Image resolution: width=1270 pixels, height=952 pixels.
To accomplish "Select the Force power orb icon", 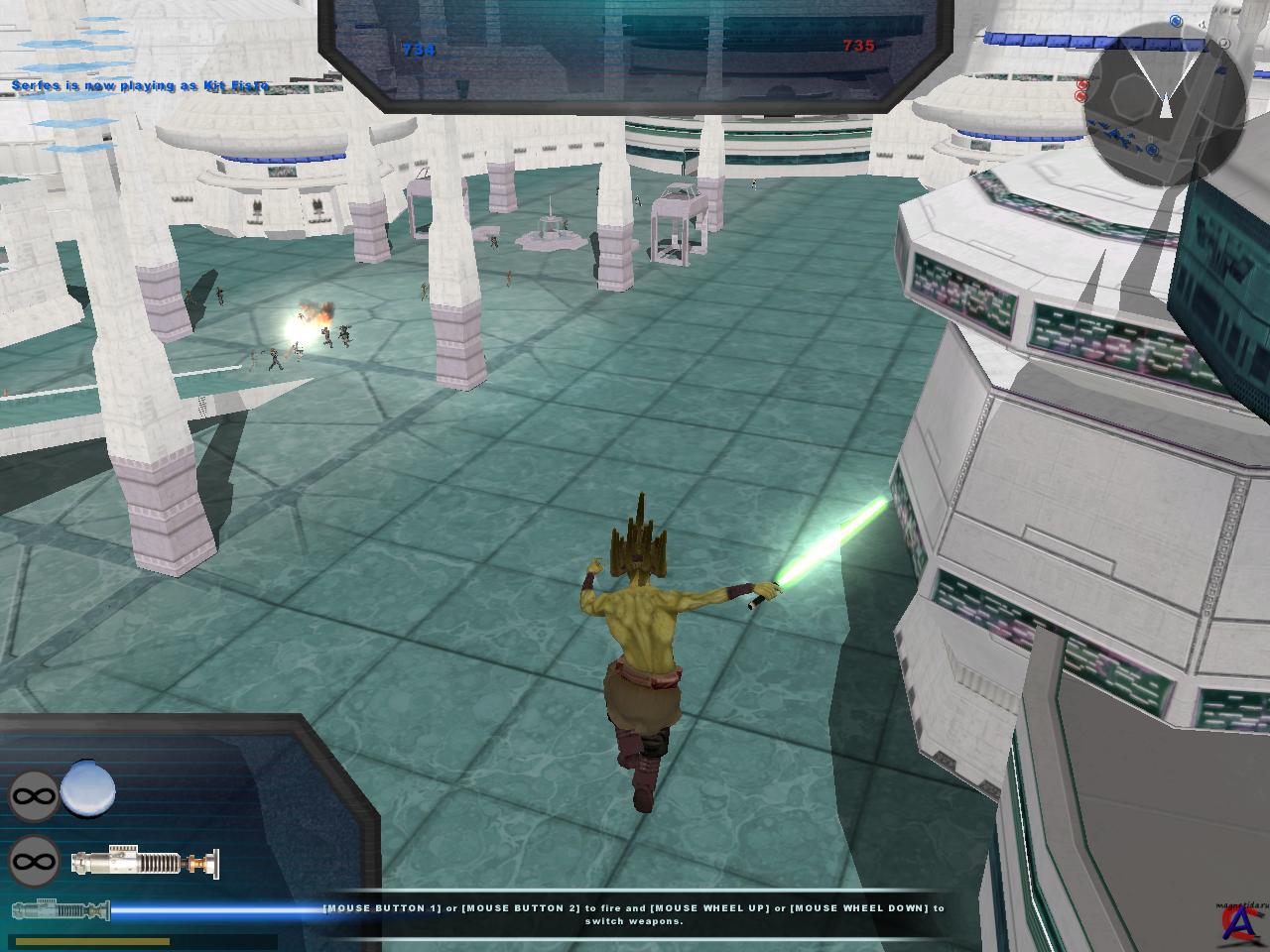I will [88, 792].
